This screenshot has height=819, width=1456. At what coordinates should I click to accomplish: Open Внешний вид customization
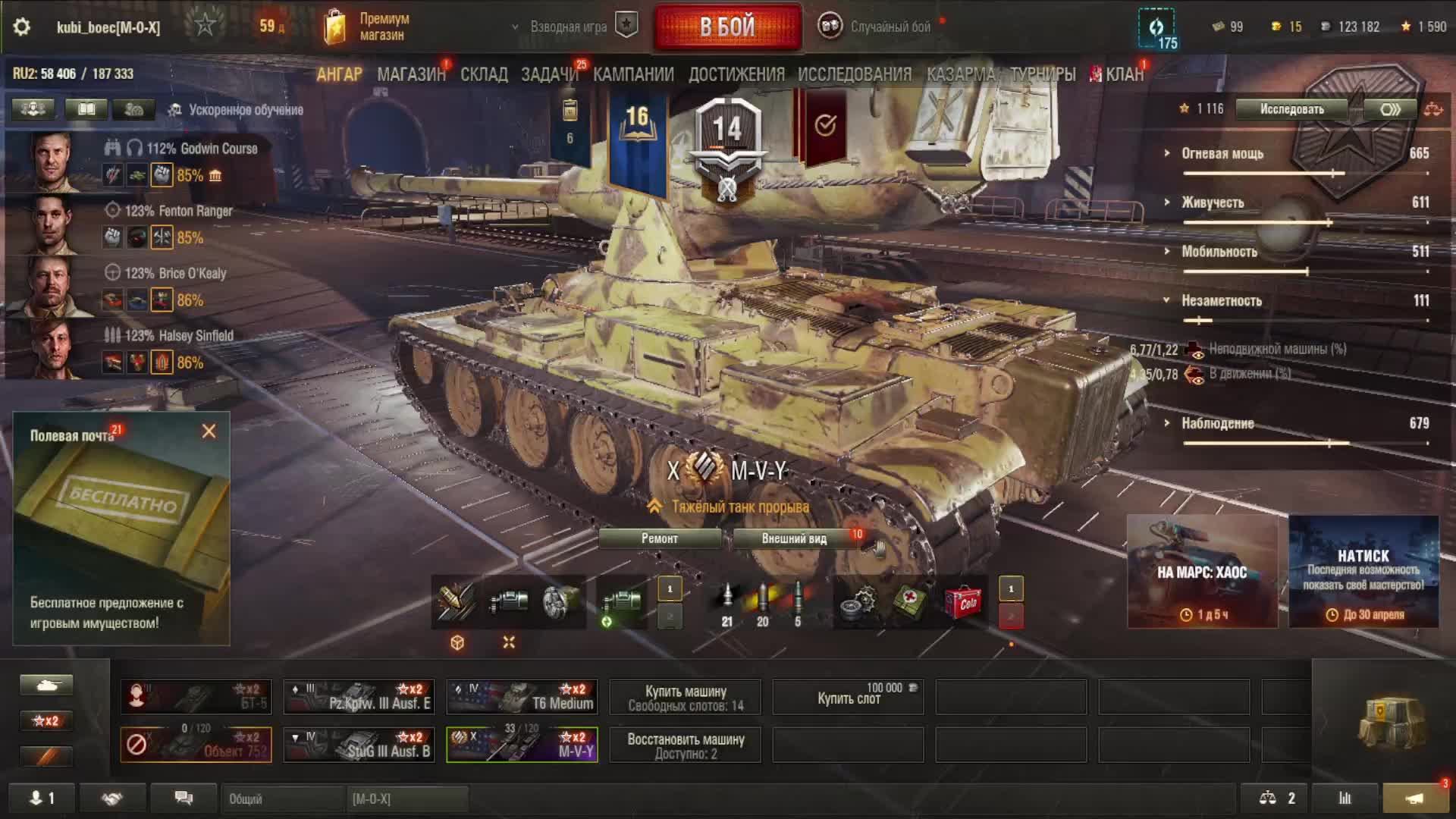pyautogui.click(x=793, y=538)
